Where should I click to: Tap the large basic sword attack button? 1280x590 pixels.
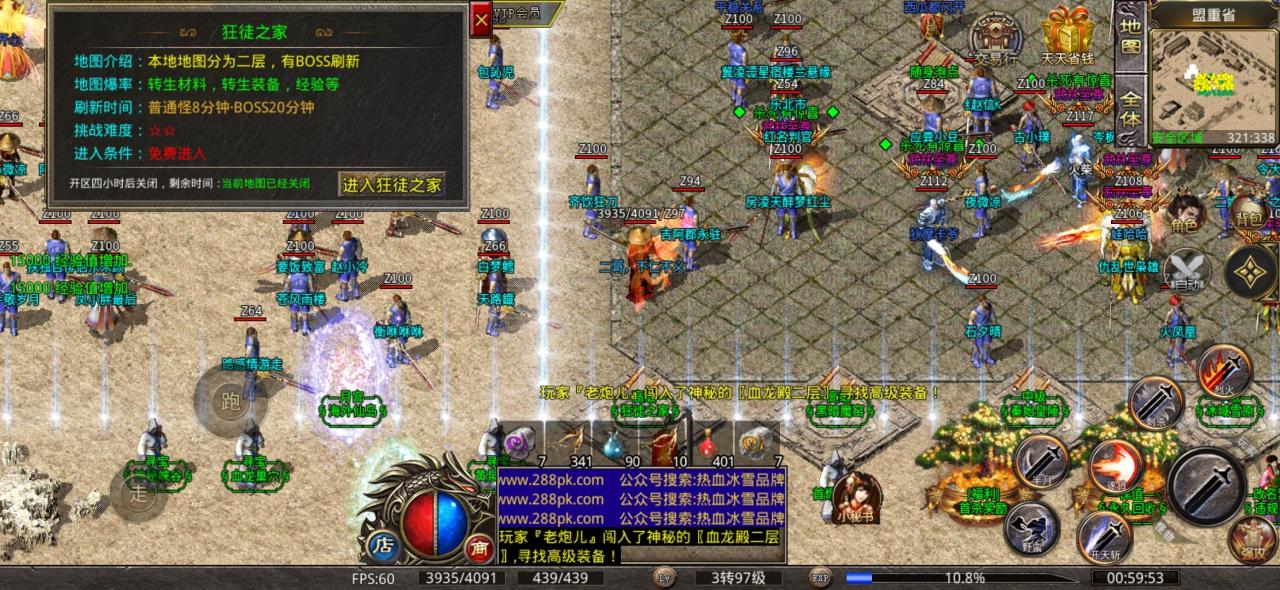coord(1206,485)
